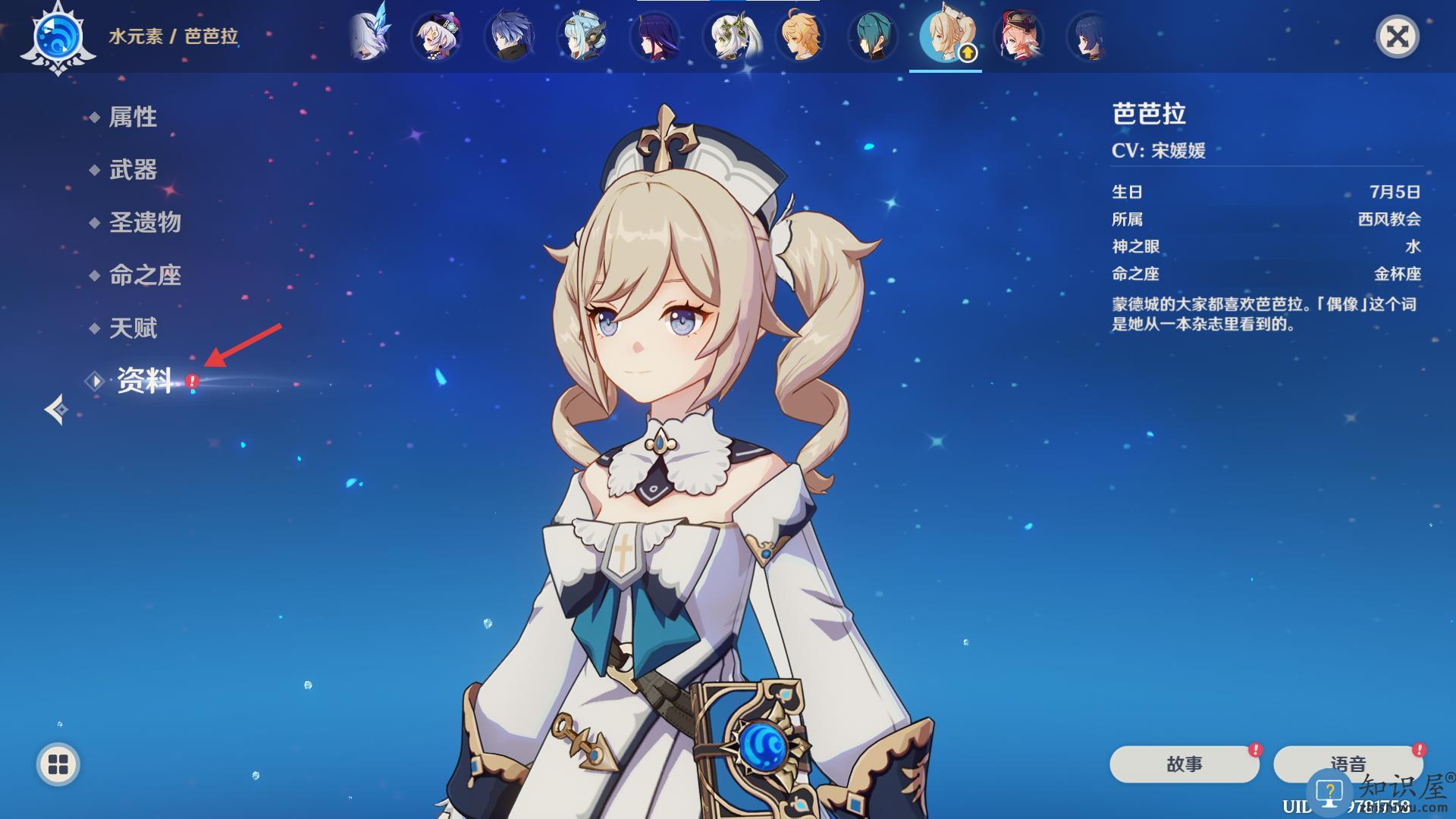Open the 故事 story button
Viewport: 1456px width, 819px height.
(x=1184, y=764)
